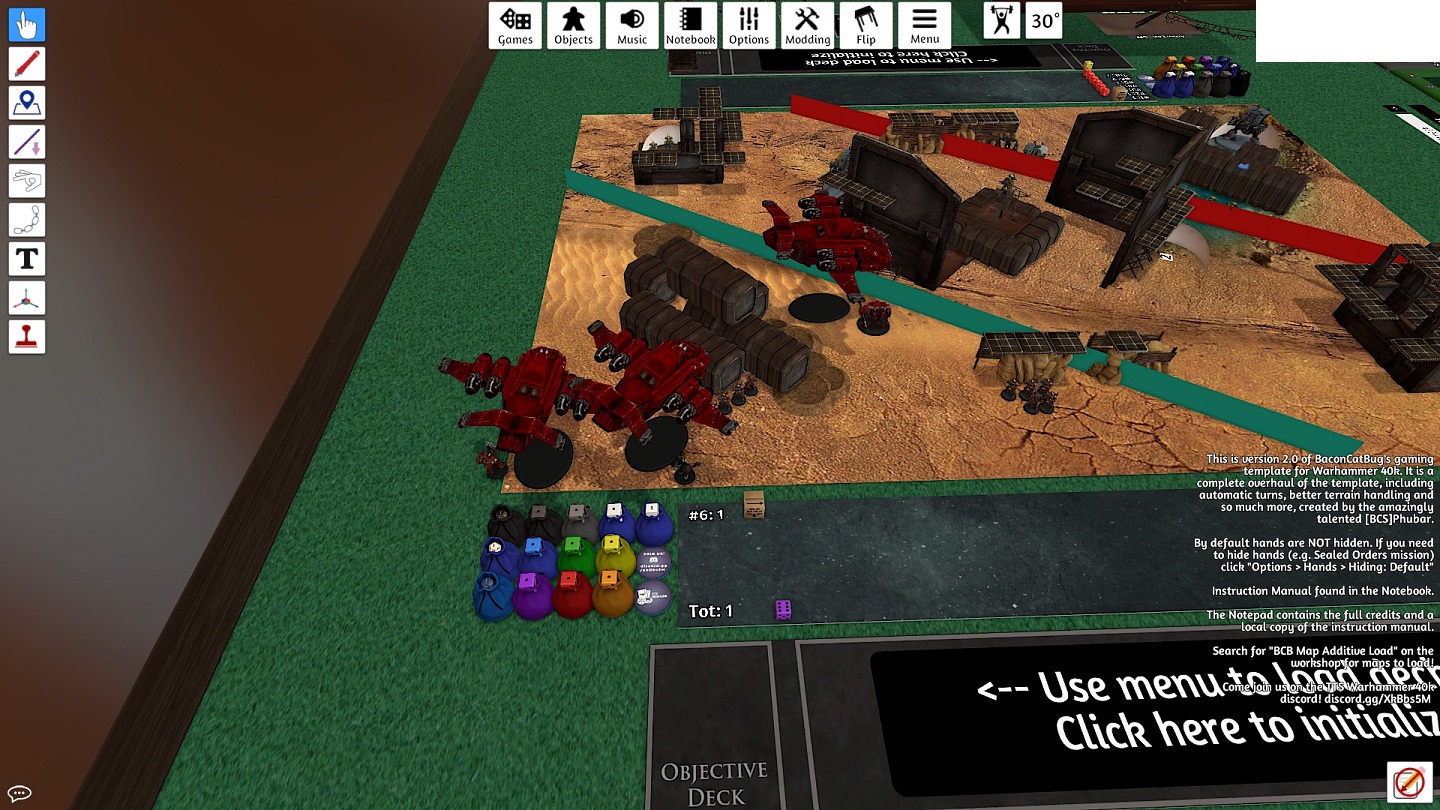Viewport: 1440px width, 810px height.
Task: Open the Games menu
Action: (515, 25)
